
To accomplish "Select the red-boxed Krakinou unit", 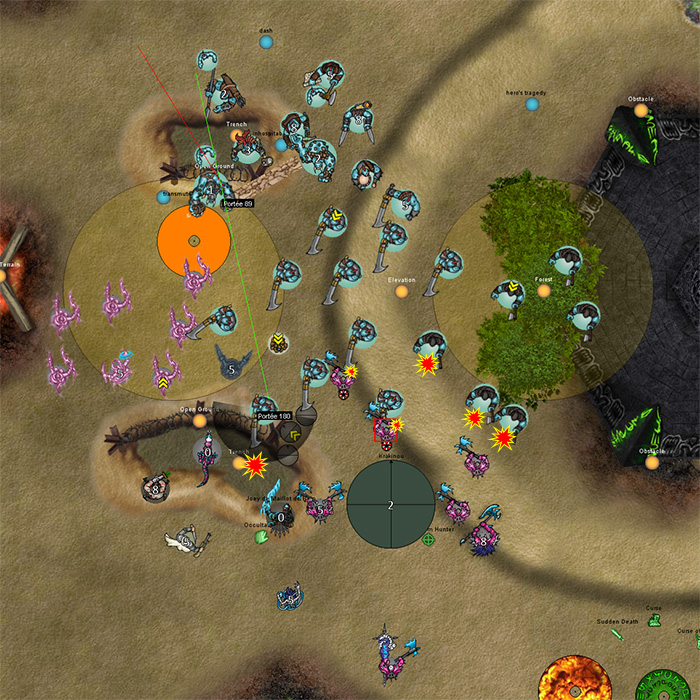I will (385, 430).
